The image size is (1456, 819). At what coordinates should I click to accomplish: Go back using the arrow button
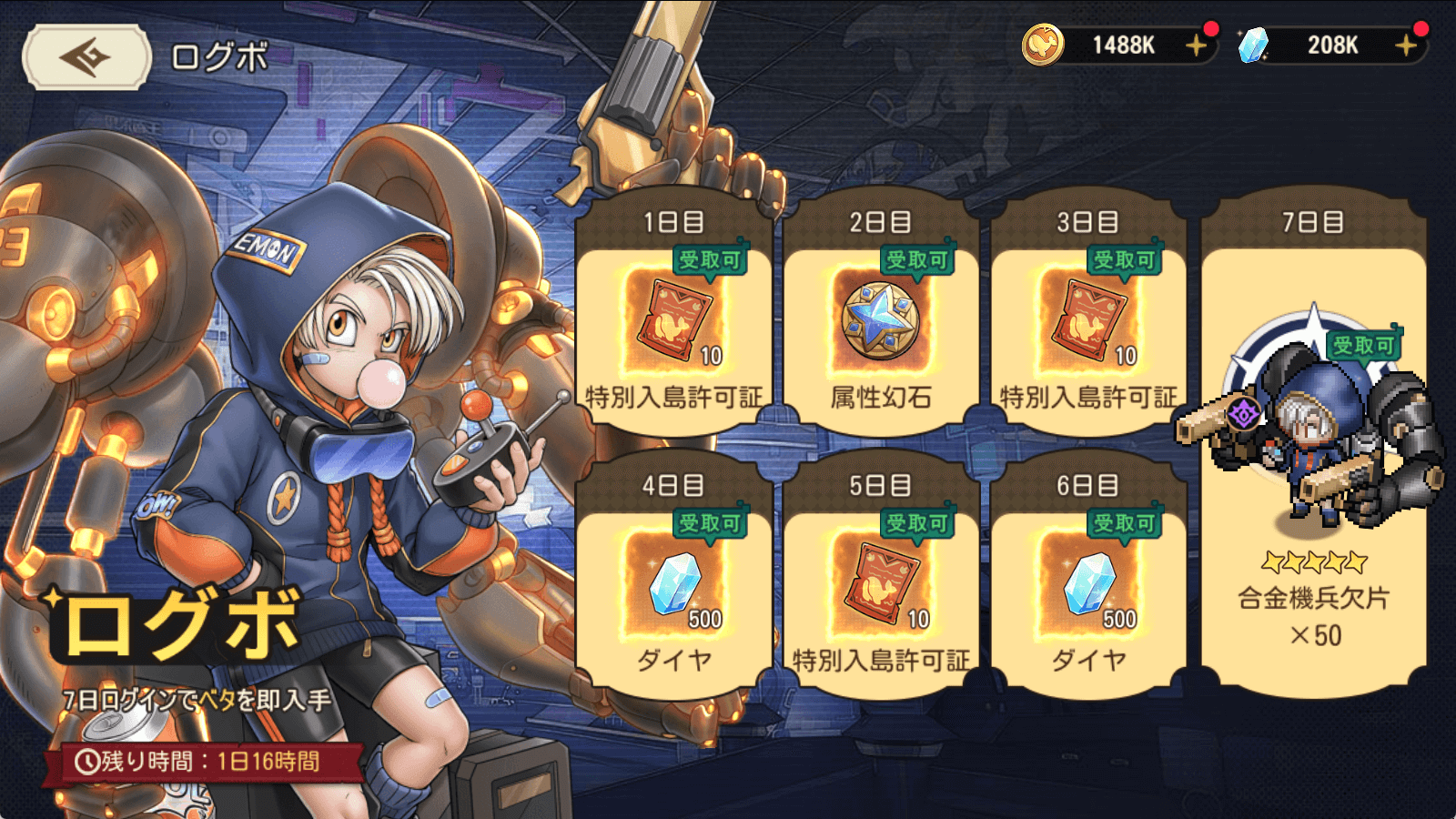[86, 57]
